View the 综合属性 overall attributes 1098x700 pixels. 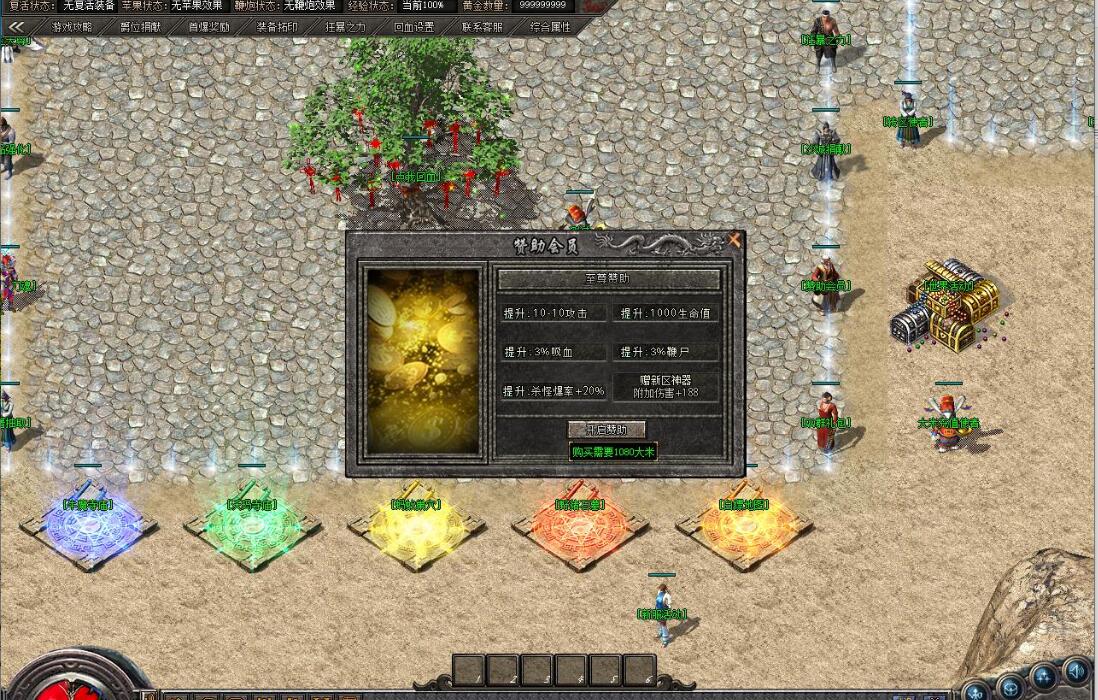pos(550,27)
